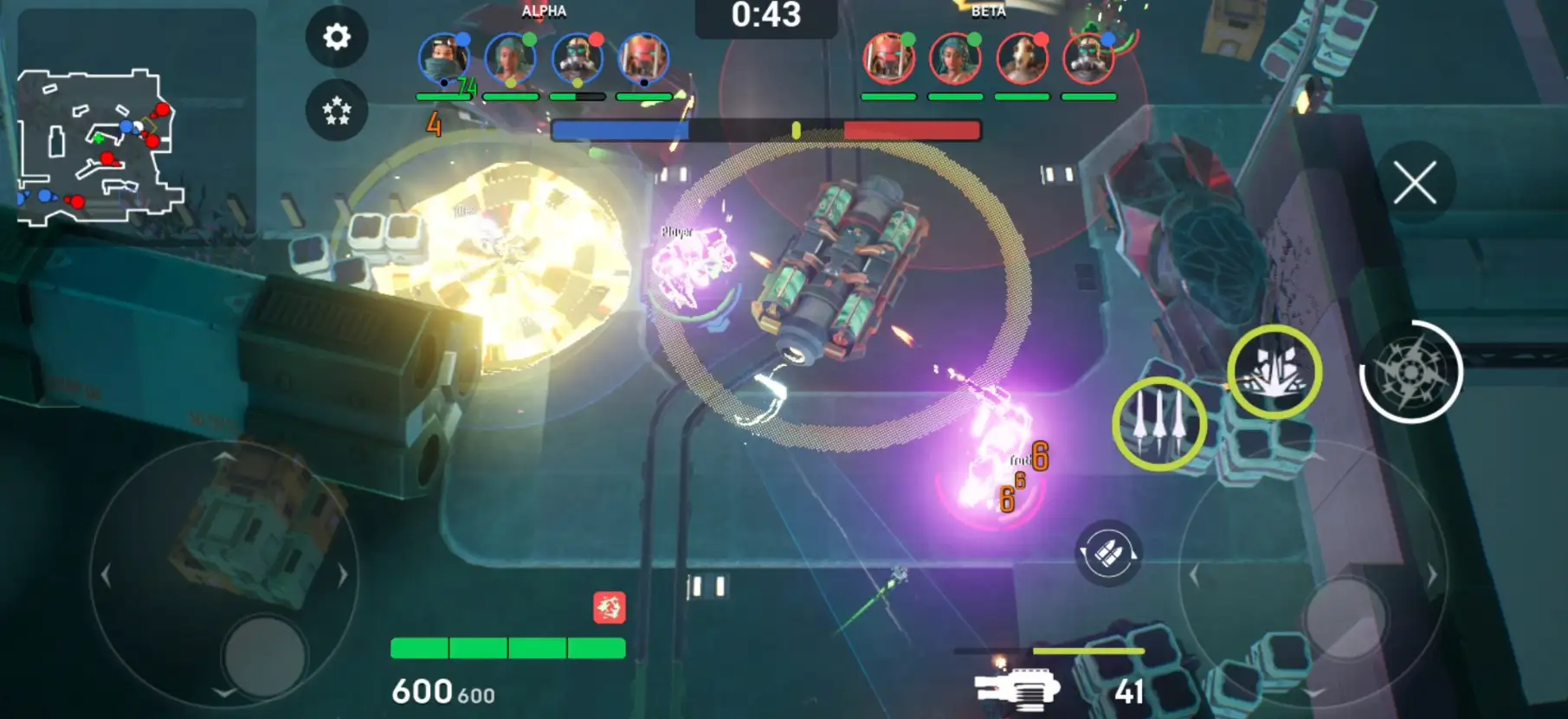Reload weapon with the ammo swap button
Image resolution: width=1568 pixels, height=719 pixels.
pyautogui.click(x=1107, y=553)
